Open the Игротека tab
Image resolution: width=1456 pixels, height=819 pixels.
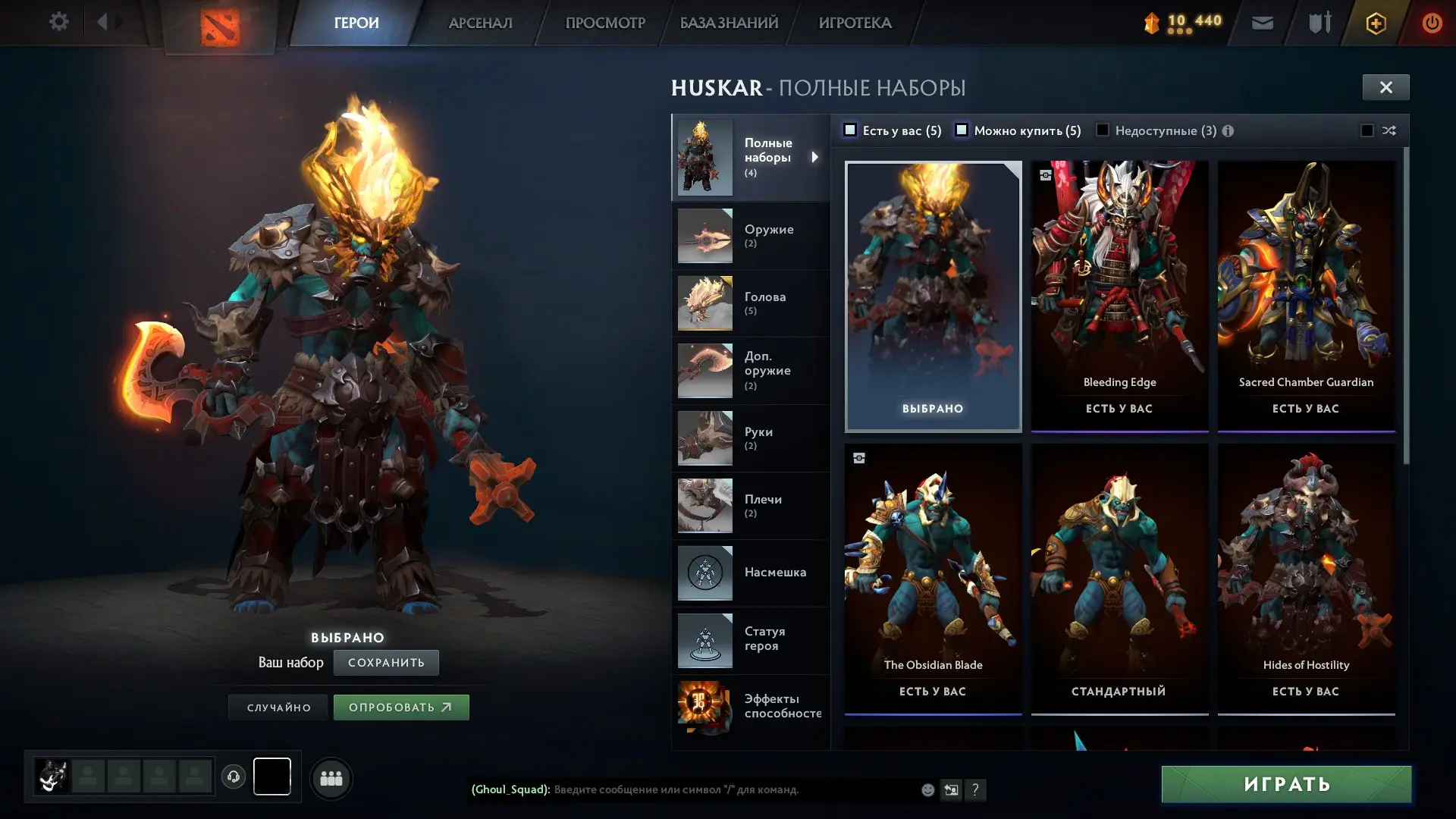[855, 23]
